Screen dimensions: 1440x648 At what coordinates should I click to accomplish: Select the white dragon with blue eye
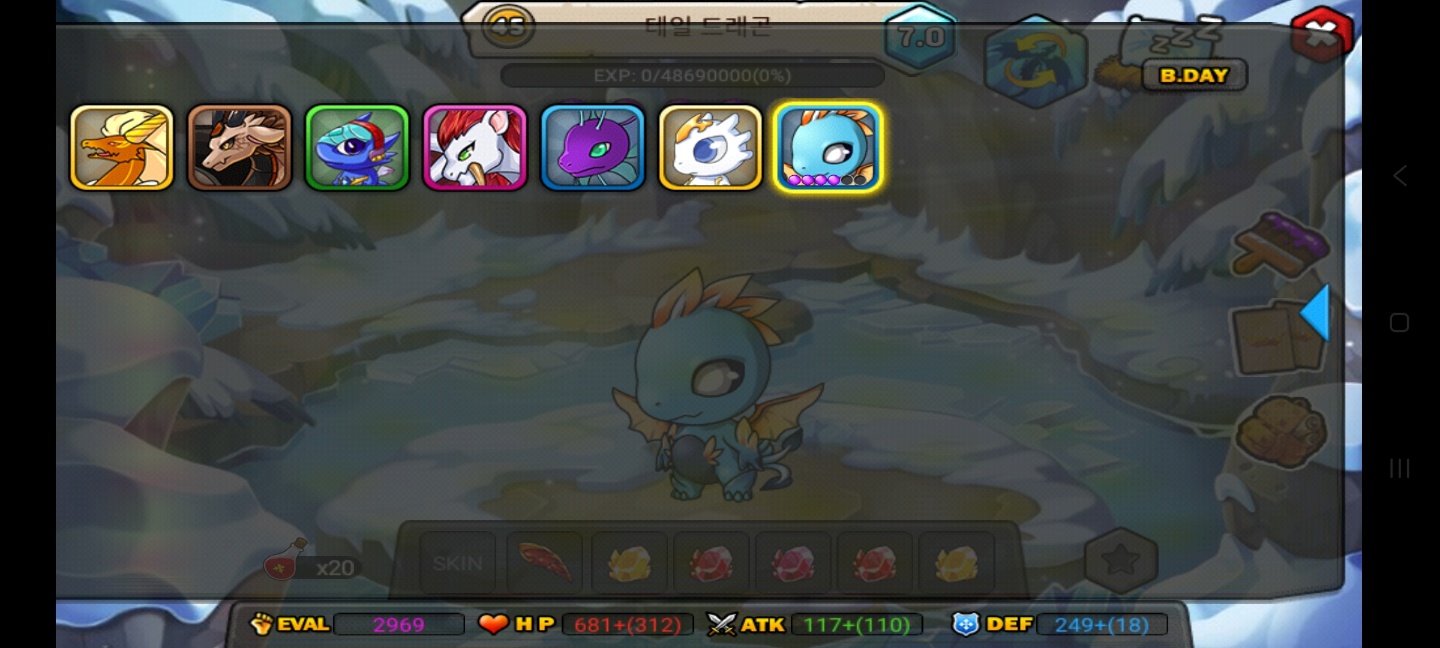pyautogui.click(x=711, y=148)
